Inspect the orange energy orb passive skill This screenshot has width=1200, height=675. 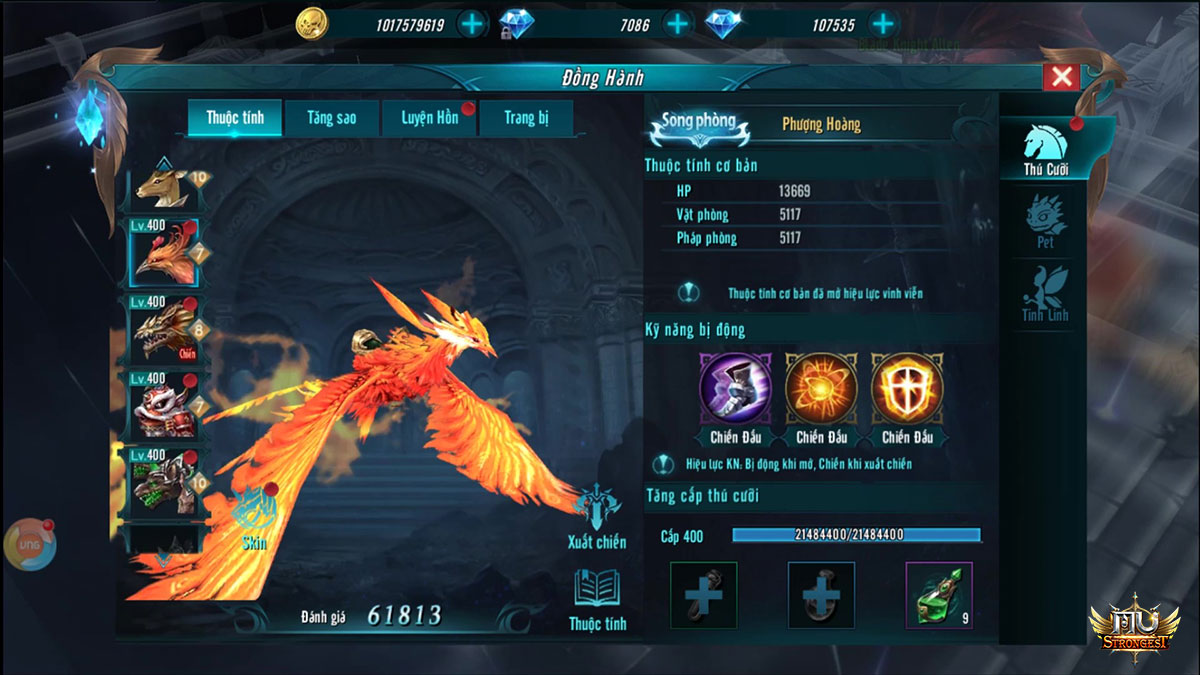click(x=819, y=387)
